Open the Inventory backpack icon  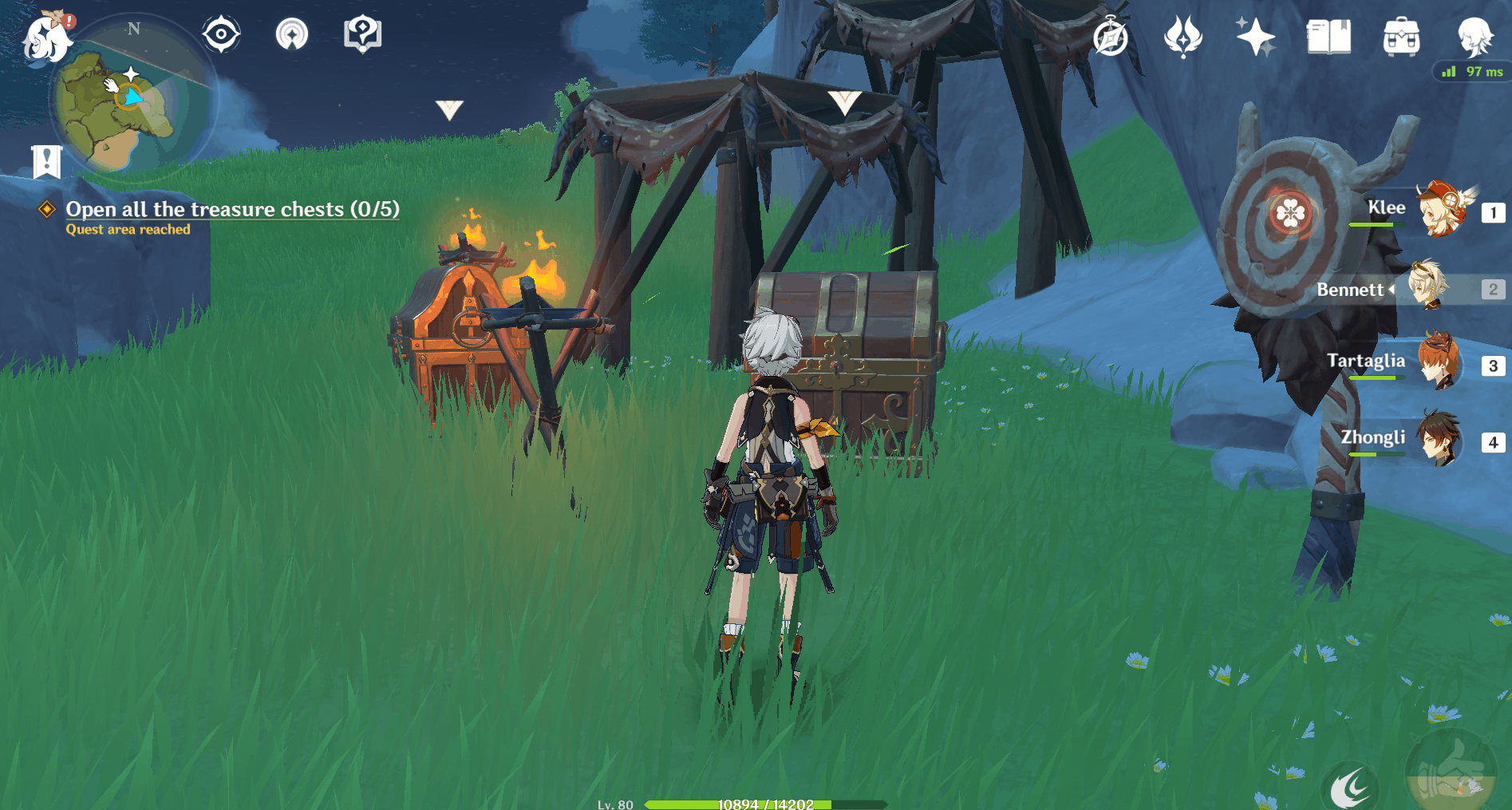1401,37
